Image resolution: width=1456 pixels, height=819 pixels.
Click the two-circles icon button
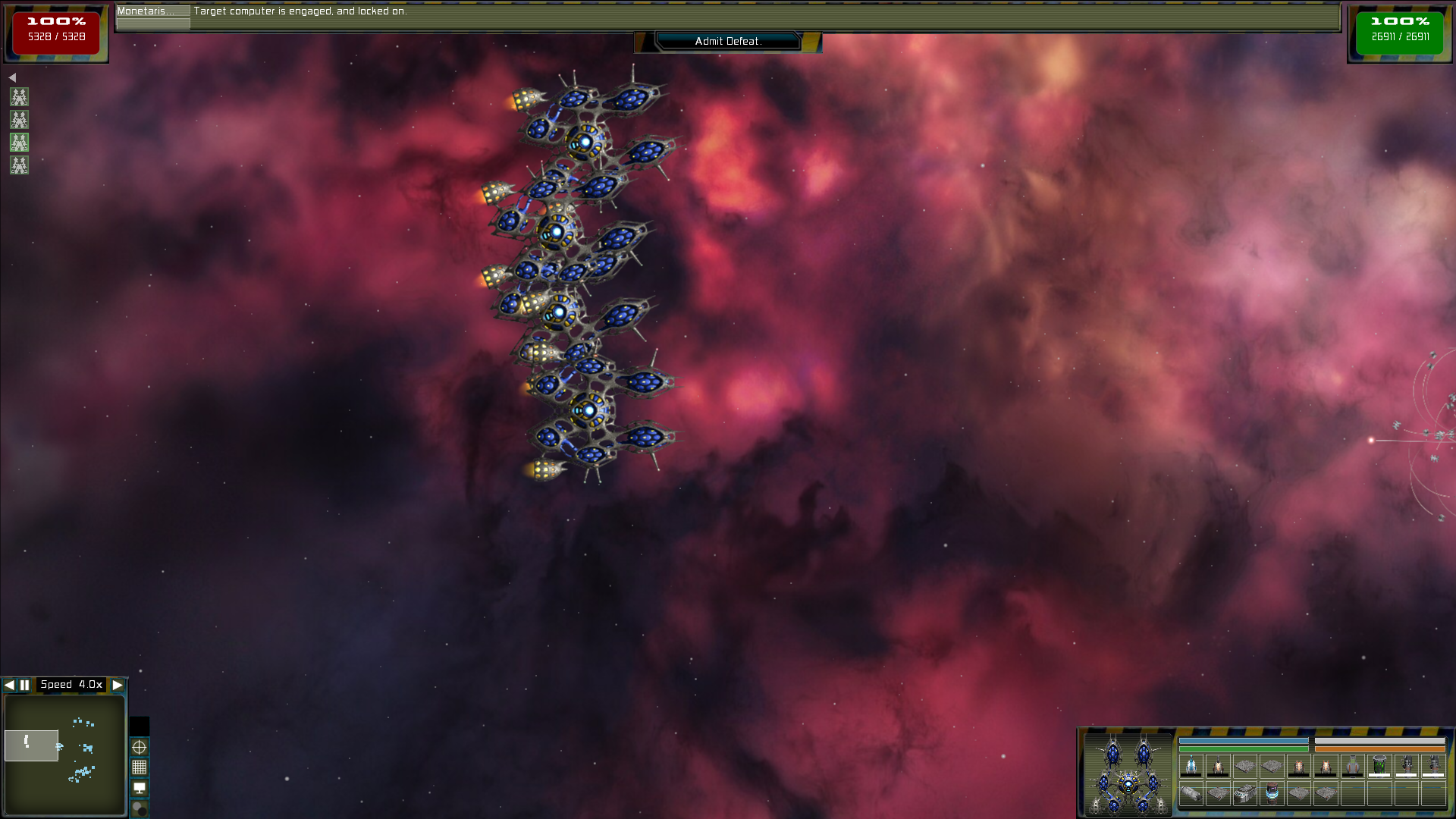coord(140,808)
